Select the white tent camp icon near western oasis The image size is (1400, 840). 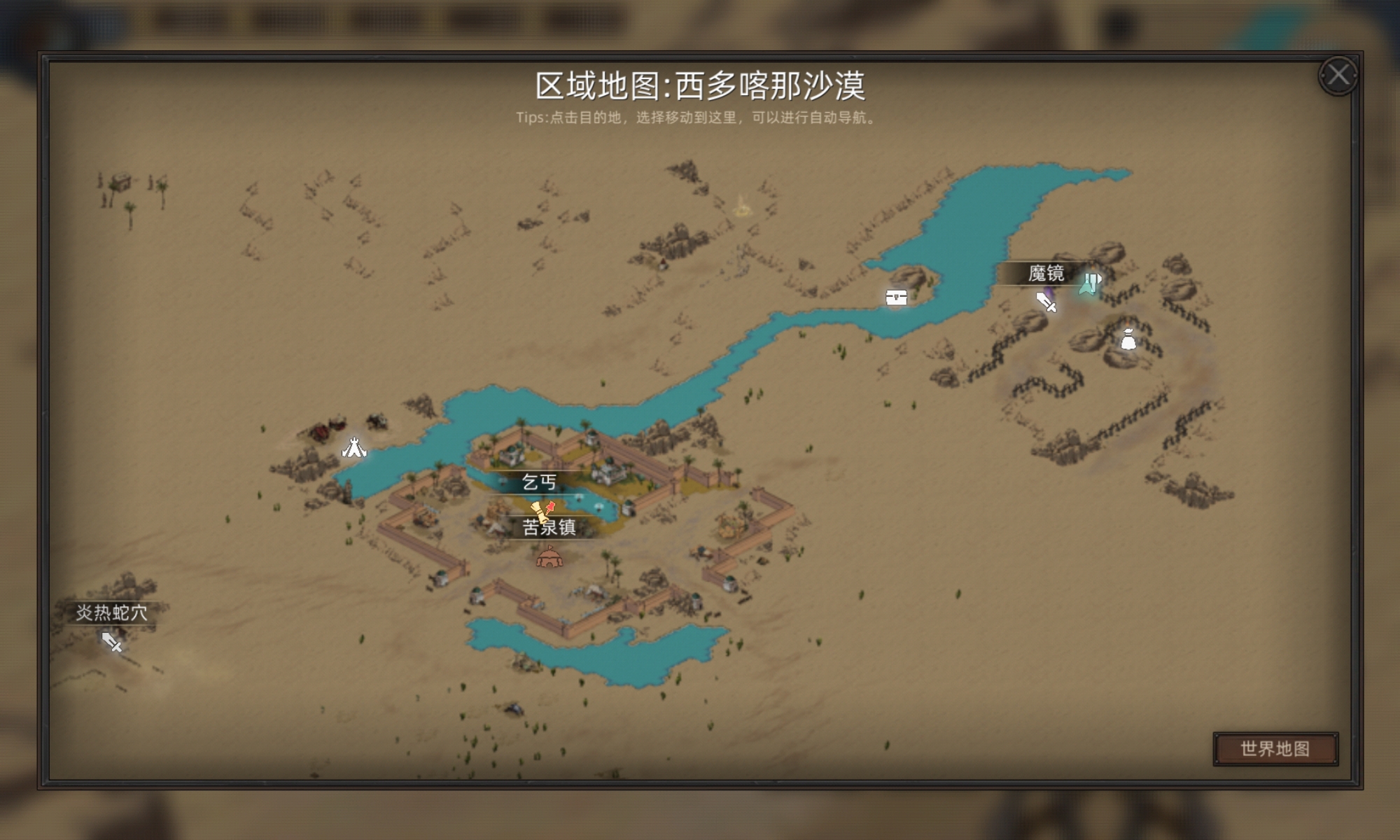(x=354, y=447)
